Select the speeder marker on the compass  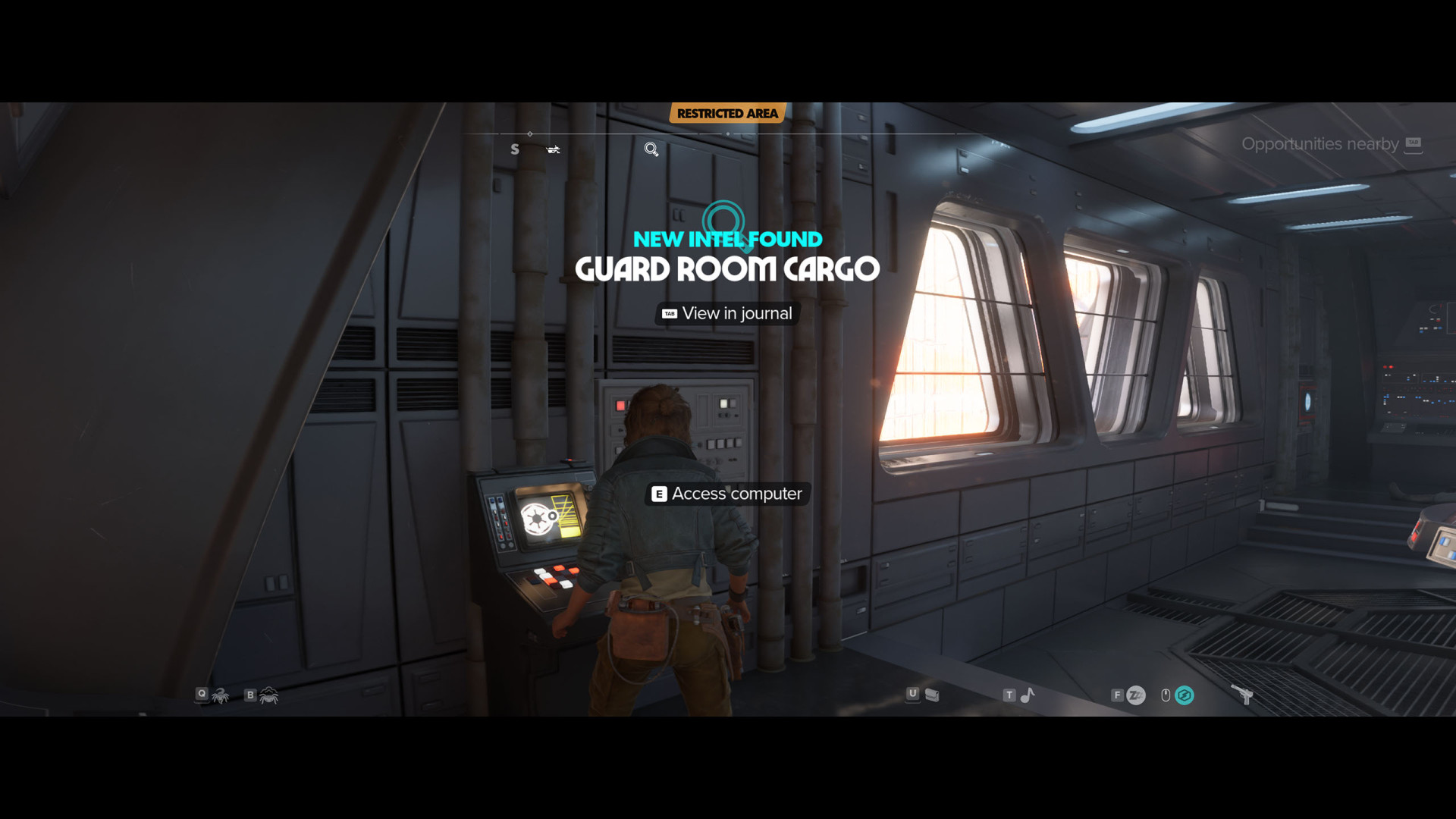pyautogui.click(x=553, y=149)
